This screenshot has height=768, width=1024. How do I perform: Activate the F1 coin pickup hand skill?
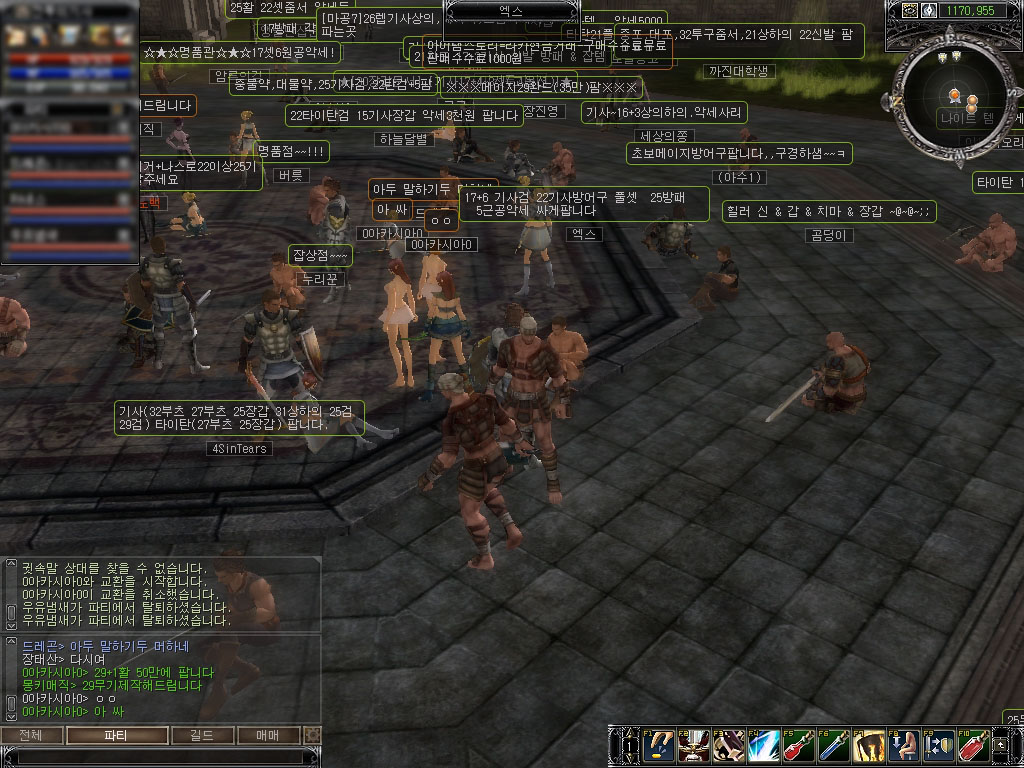657,746
